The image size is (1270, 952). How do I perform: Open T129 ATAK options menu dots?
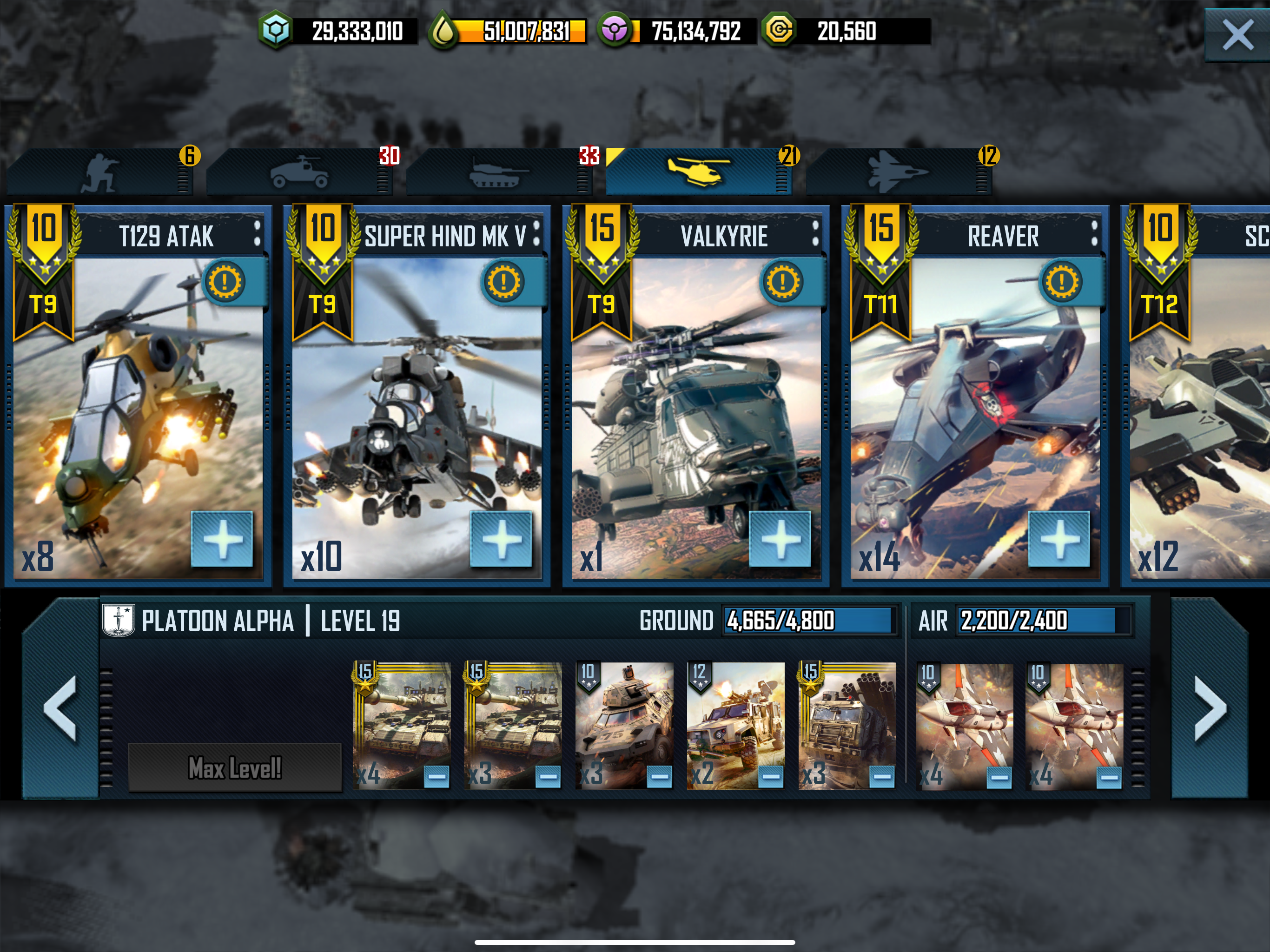tap(257, 234)
